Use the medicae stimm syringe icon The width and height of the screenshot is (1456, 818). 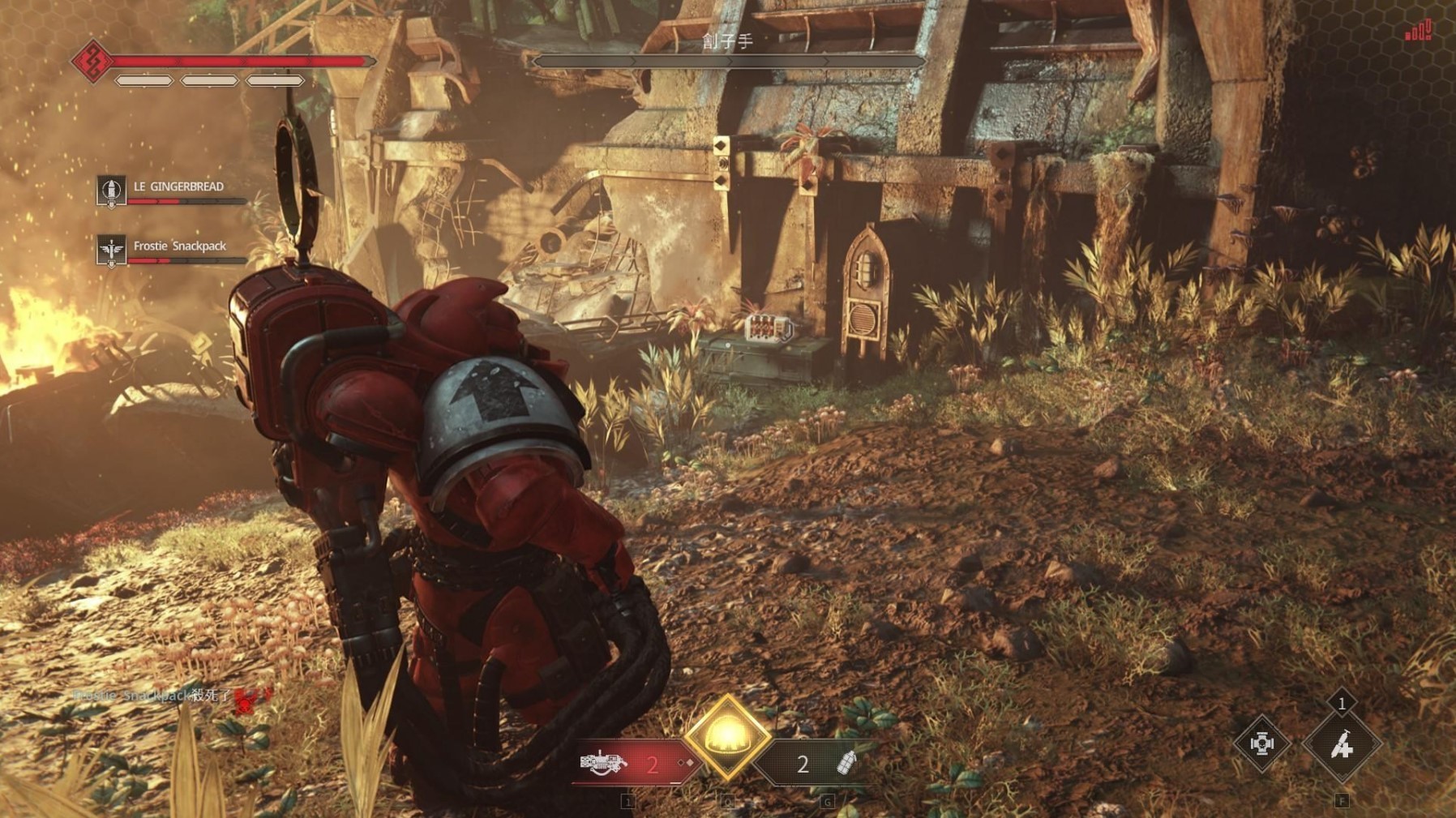coord(1342,743)
